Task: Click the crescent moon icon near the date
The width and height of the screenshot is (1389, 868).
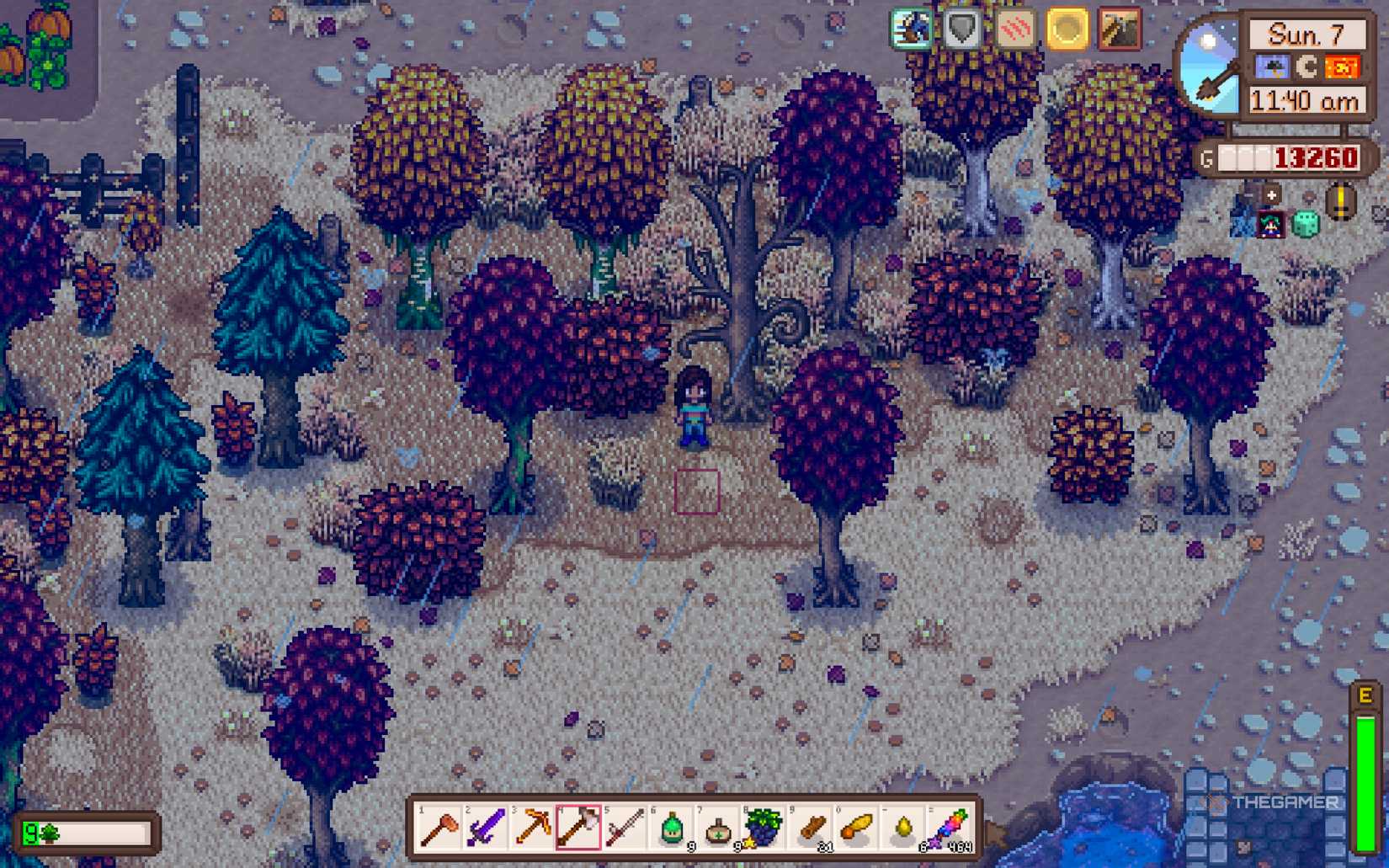Action: point(1307,67)
